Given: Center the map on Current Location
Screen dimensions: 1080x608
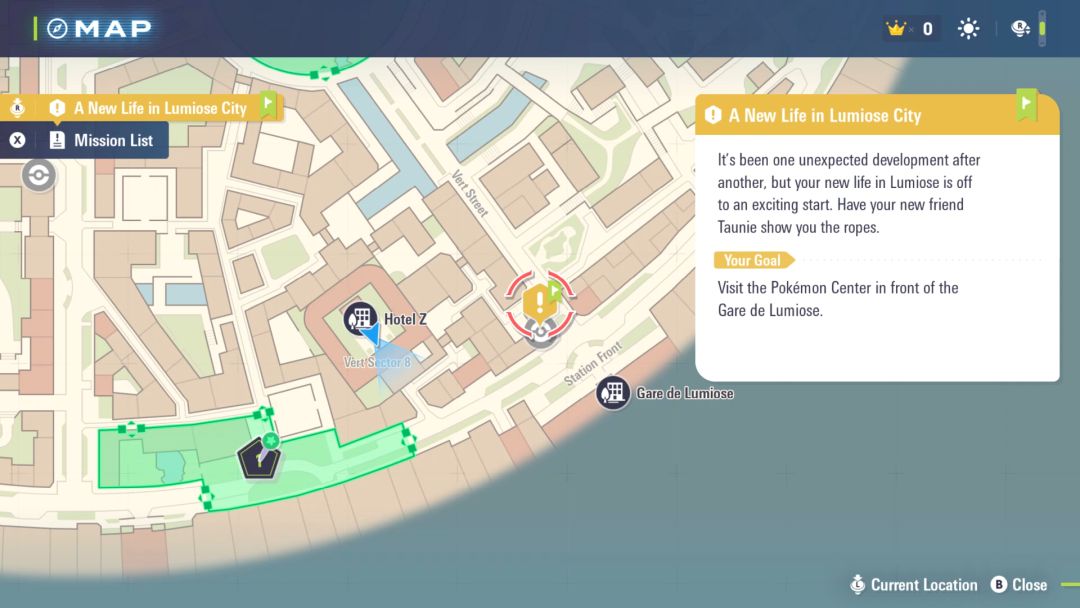Looking at the screenshot, I should point(913,585).
